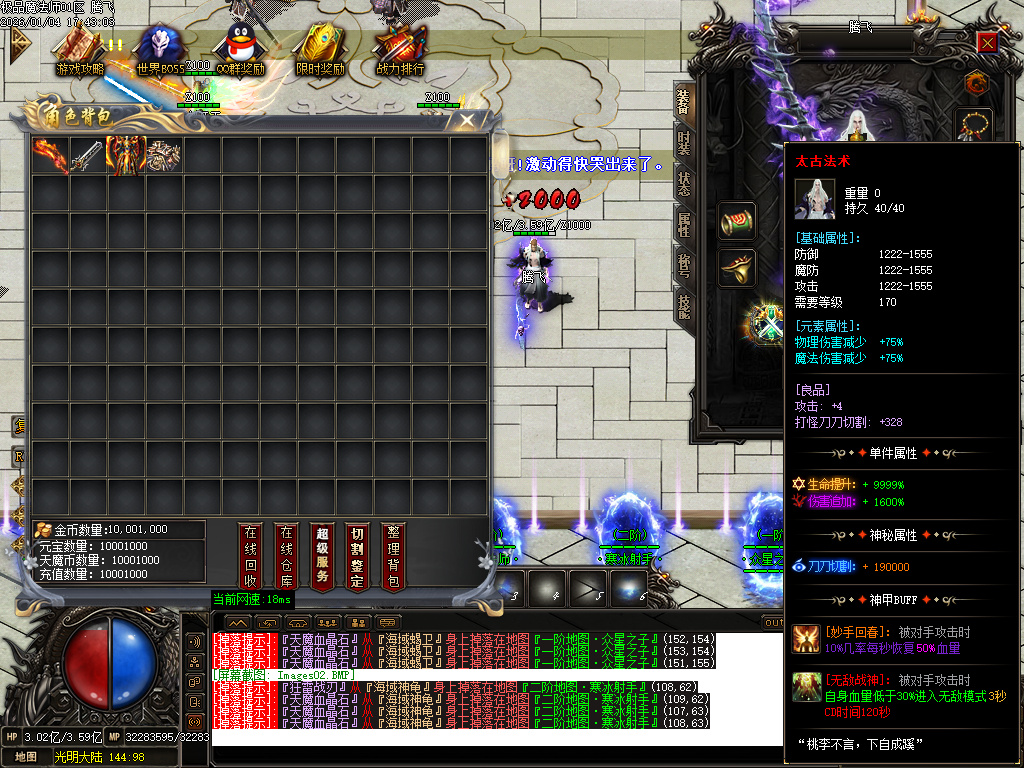Select the red winged armor item
The image size is (1024, 768).
point(126,155)
